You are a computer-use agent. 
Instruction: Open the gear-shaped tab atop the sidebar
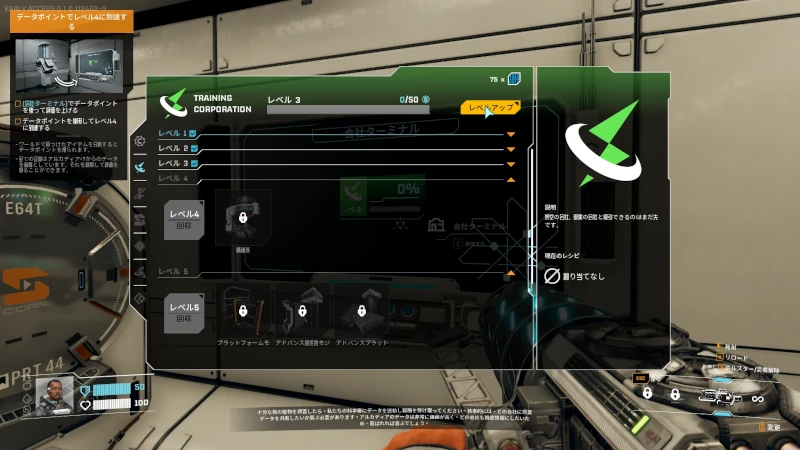pos(140,141)
